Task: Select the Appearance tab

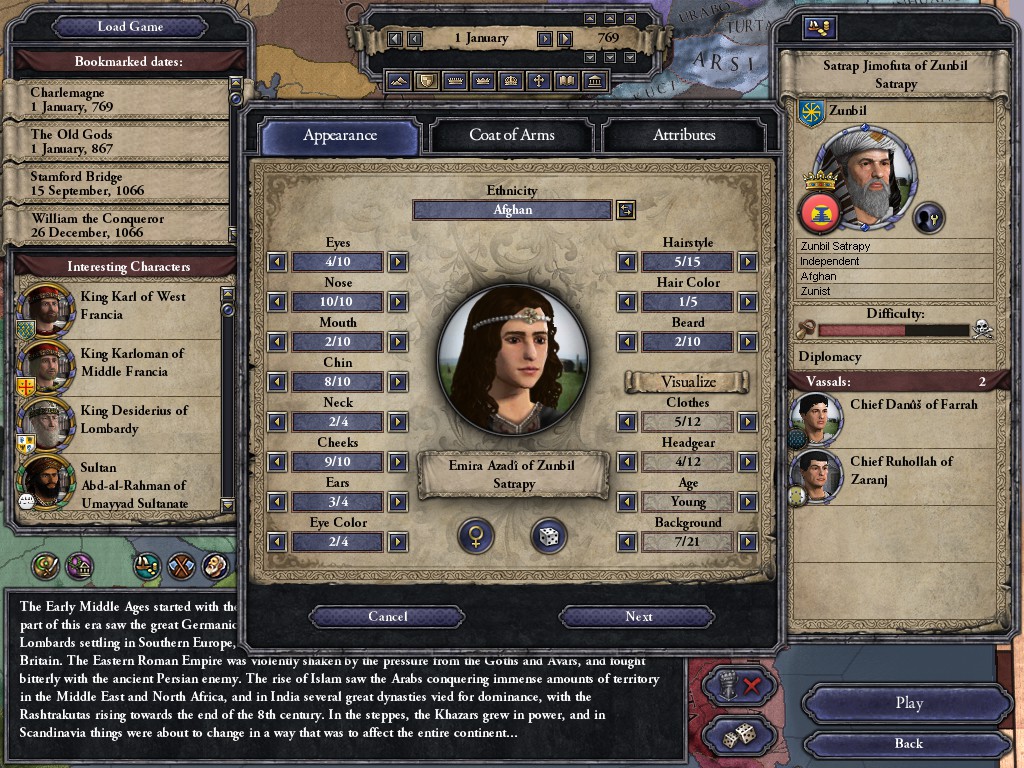Action: pyautogui.click(x=340, y=135)
